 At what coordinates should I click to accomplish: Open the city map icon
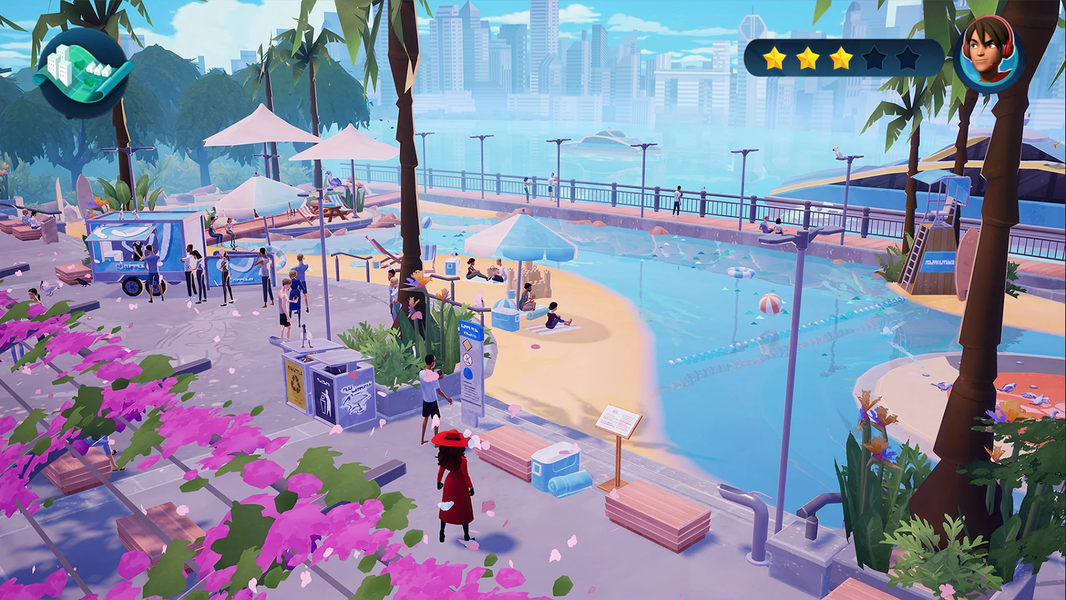[x=84, y=72]
